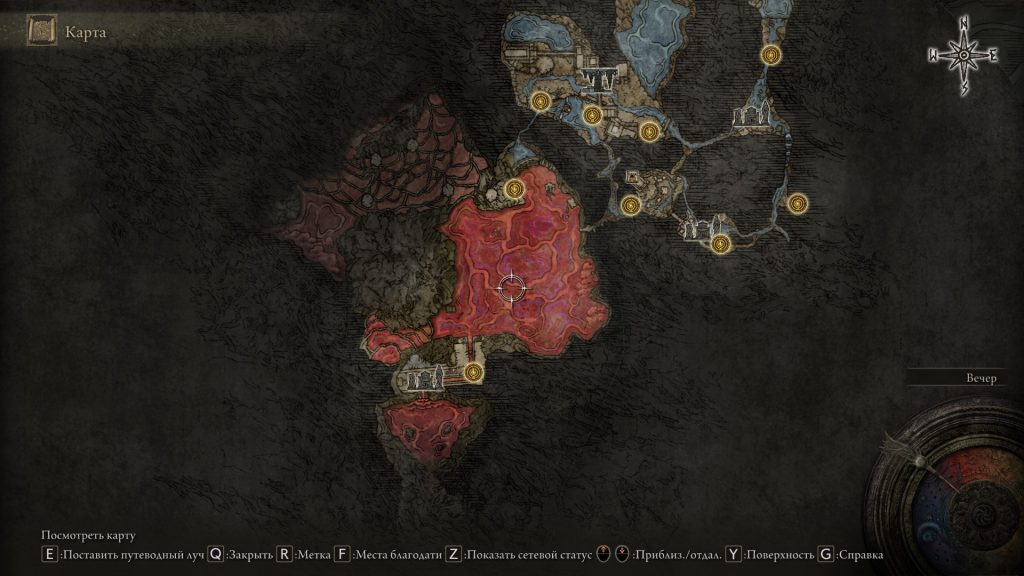This screenshot has height=576, width=1024.
Task: Choose the grace marker at the red lake's northern tip
Action: click(x=515, y=187)
